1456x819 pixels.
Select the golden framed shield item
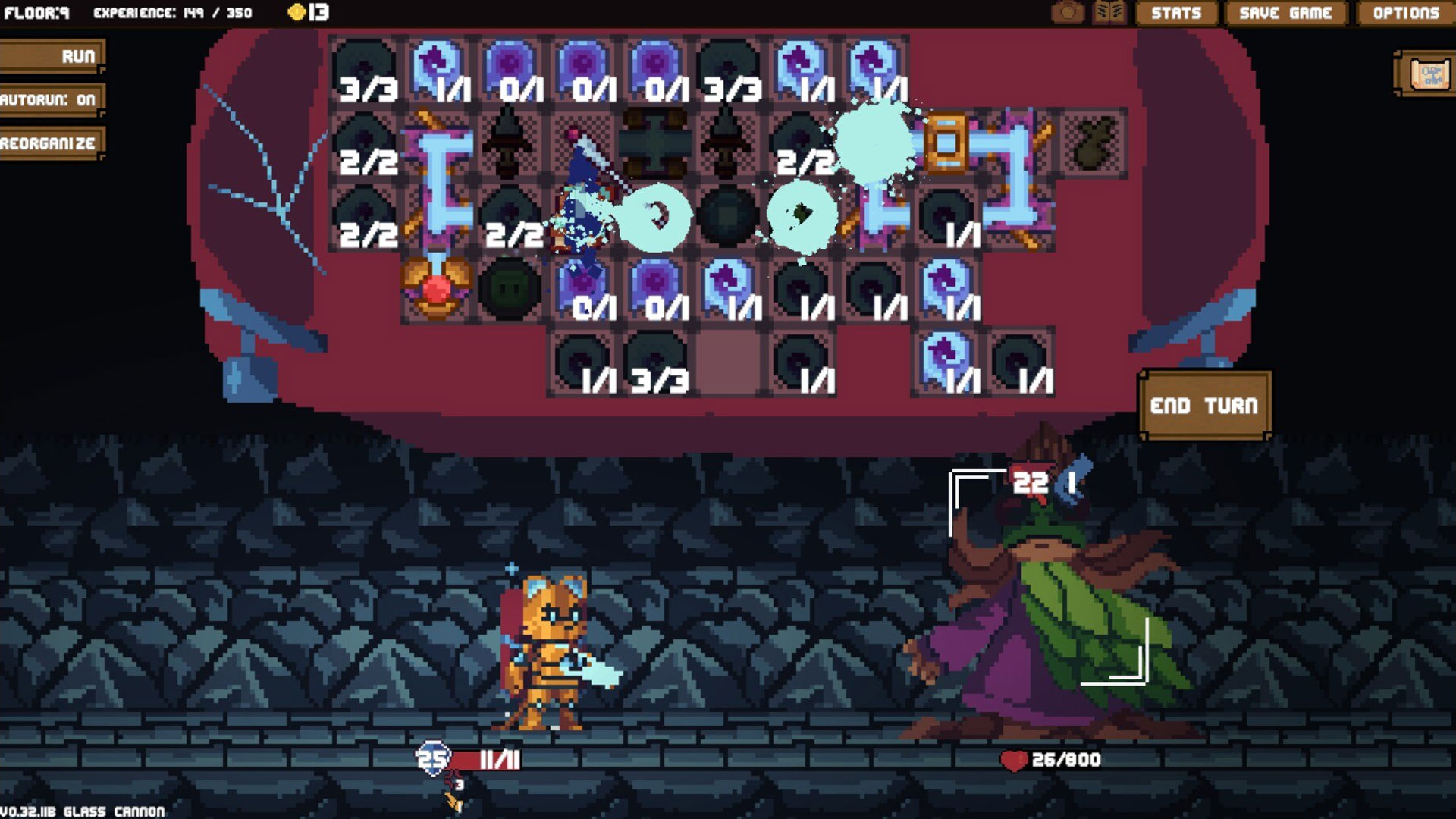point(945,142)
